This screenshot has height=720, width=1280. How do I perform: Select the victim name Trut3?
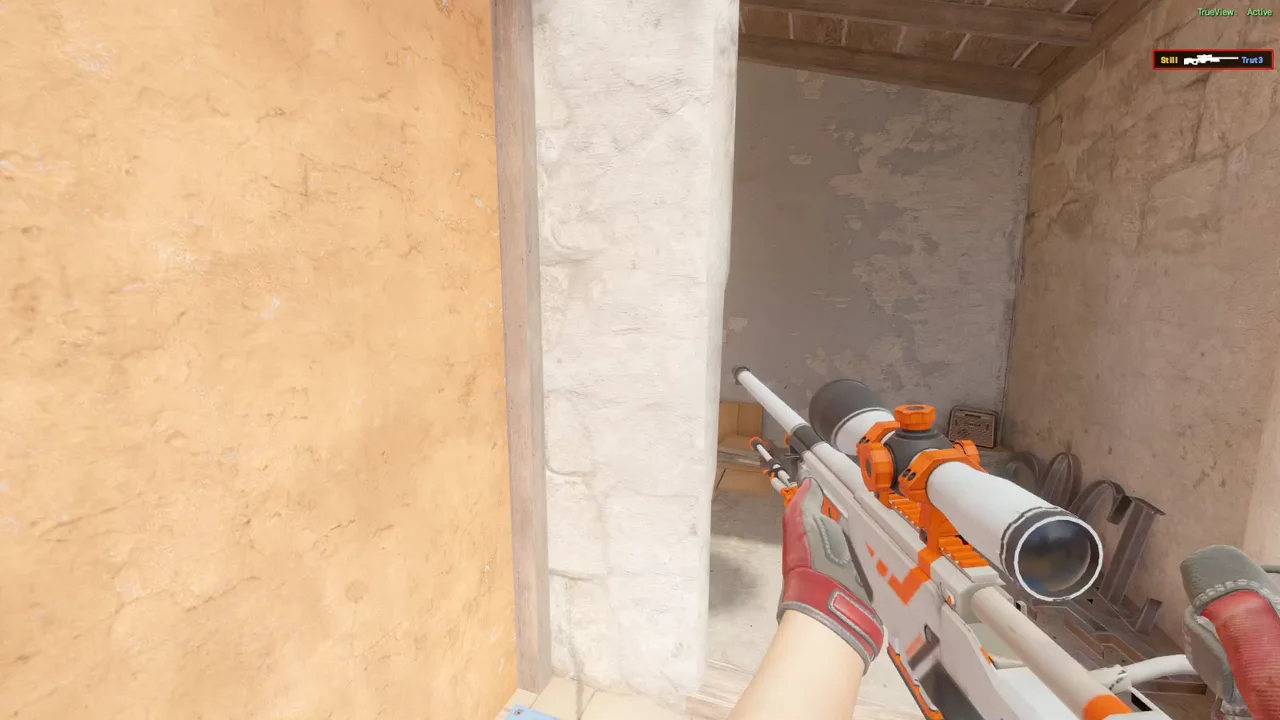tap(1252, 59)
